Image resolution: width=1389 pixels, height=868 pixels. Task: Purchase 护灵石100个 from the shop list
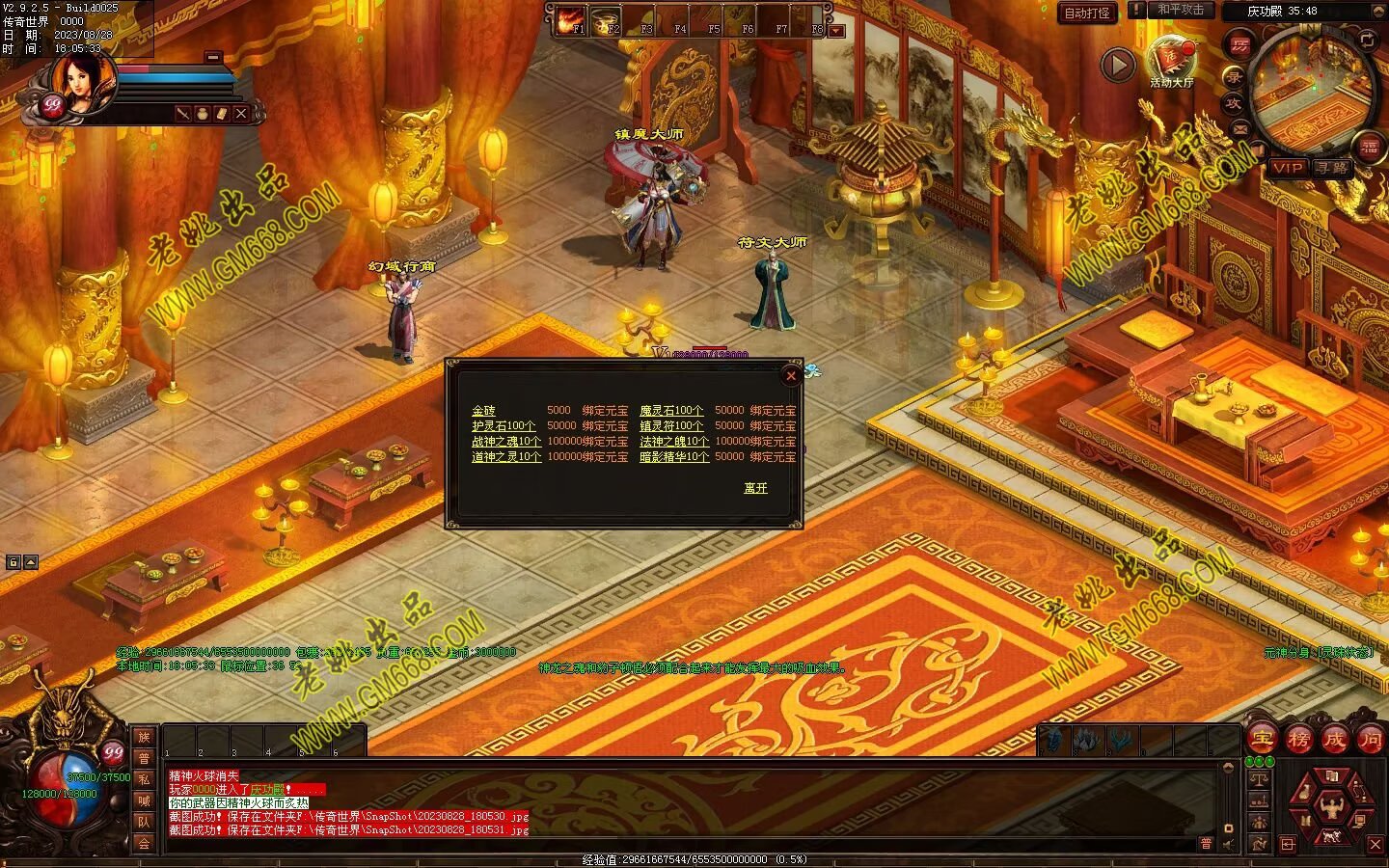(504, 426)
